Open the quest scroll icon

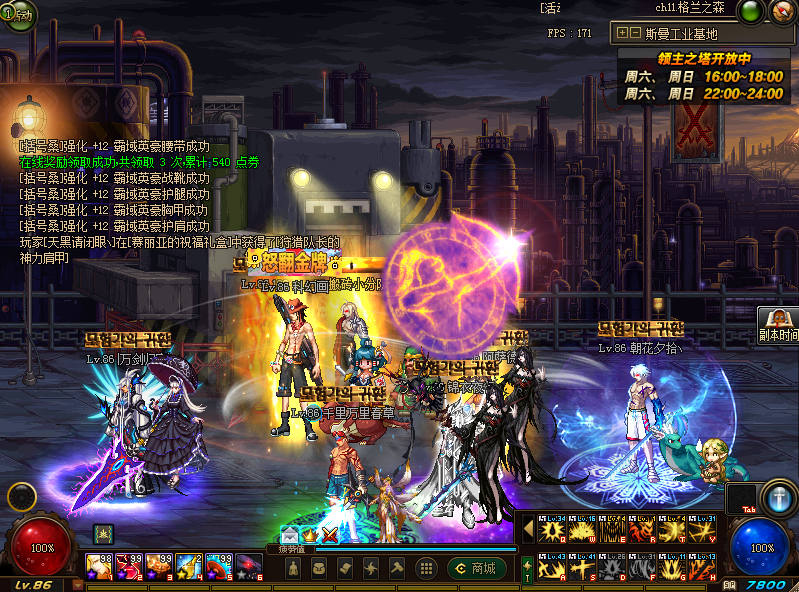pos(345,568)
